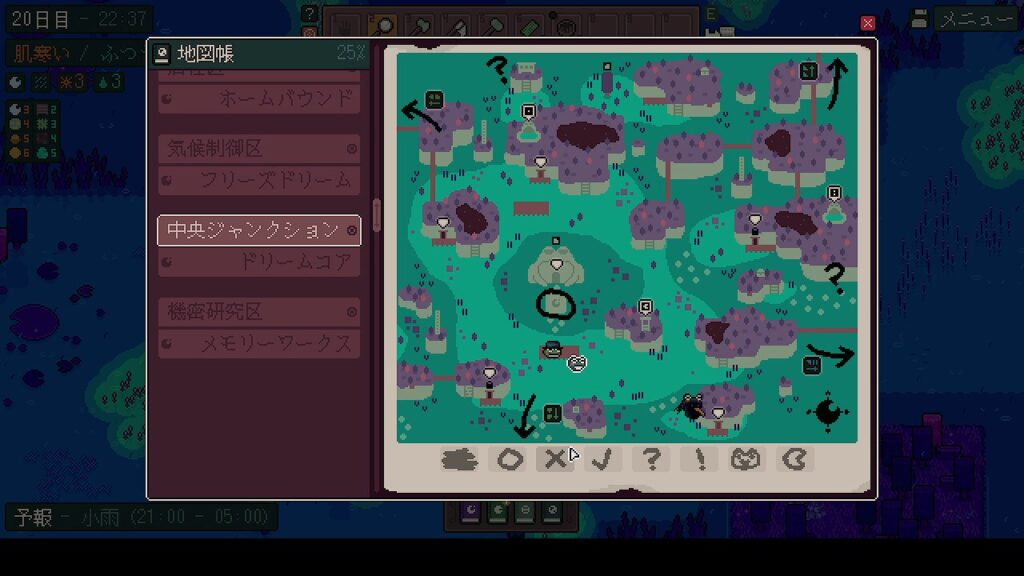
Task: Choose the exclamation mark stamp
Action: 698,459
